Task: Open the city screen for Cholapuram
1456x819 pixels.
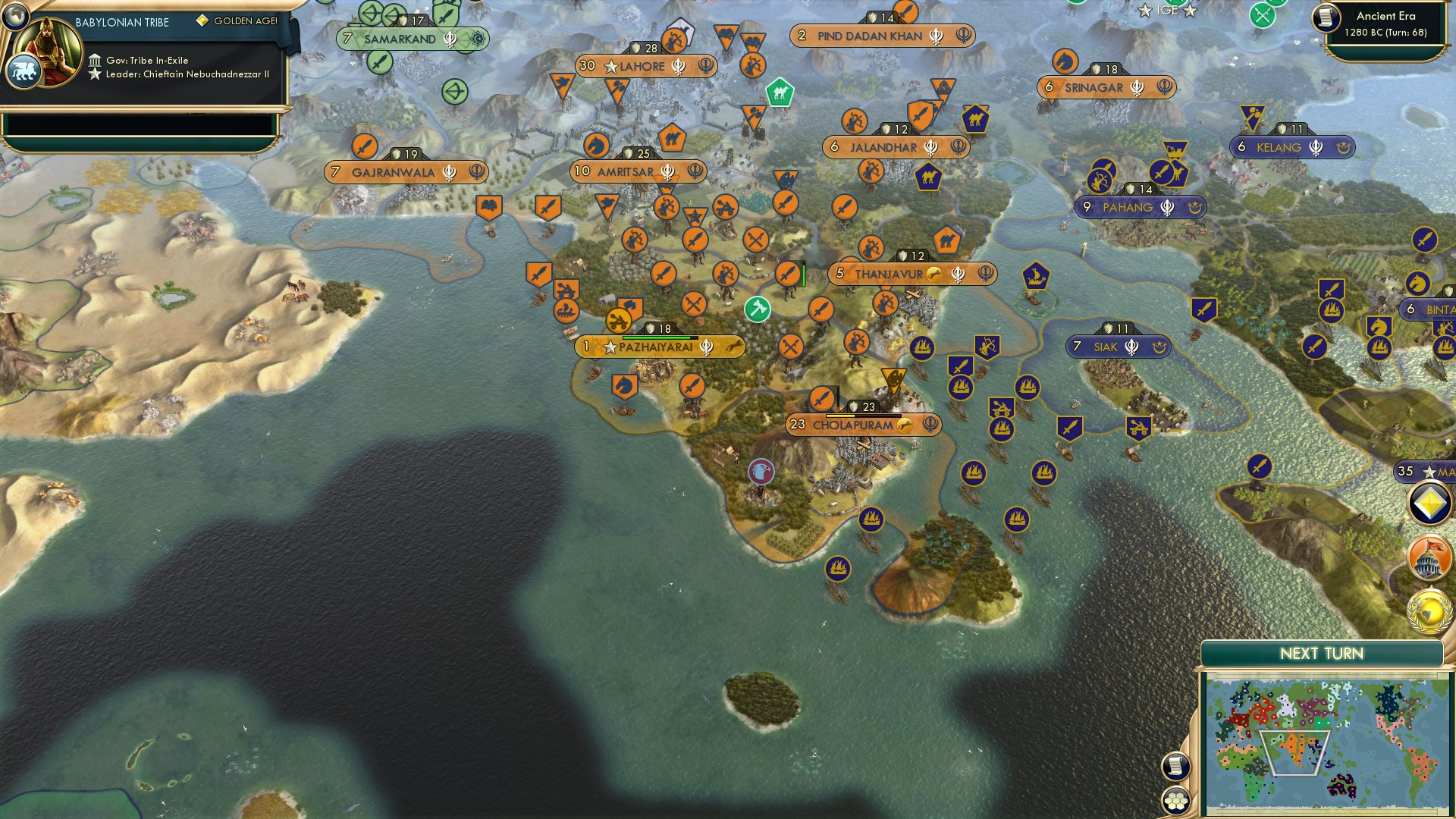Action: click(855, 425)
